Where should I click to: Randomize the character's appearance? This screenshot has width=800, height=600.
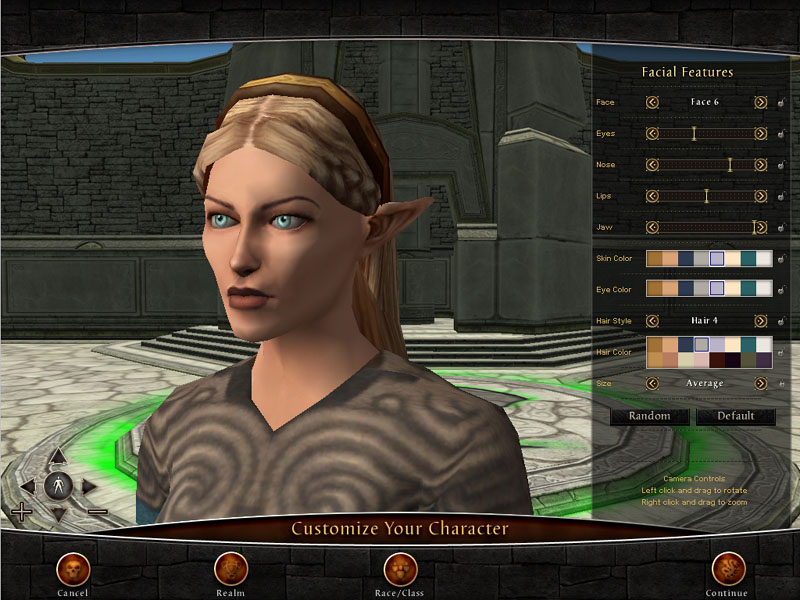(x=649, y=416)
